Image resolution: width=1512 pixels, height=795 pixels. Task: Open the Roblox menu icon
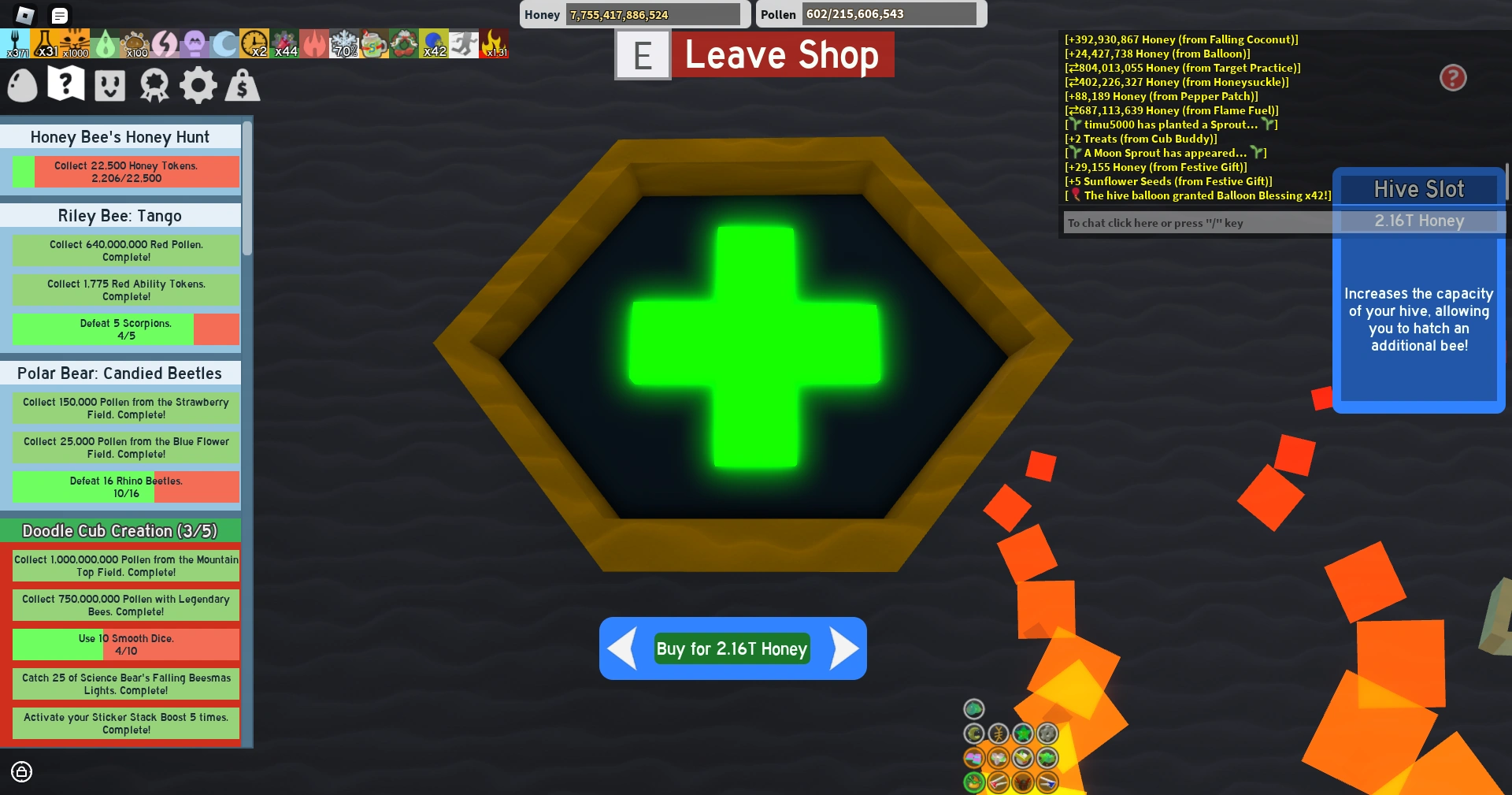pos(27,15)
